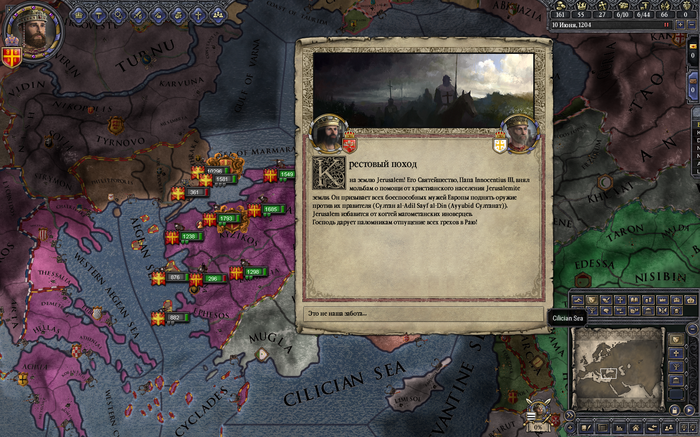Select the army with 1793 troops on the map
Screen dimensions: 700x437
[x=225, y=218]
